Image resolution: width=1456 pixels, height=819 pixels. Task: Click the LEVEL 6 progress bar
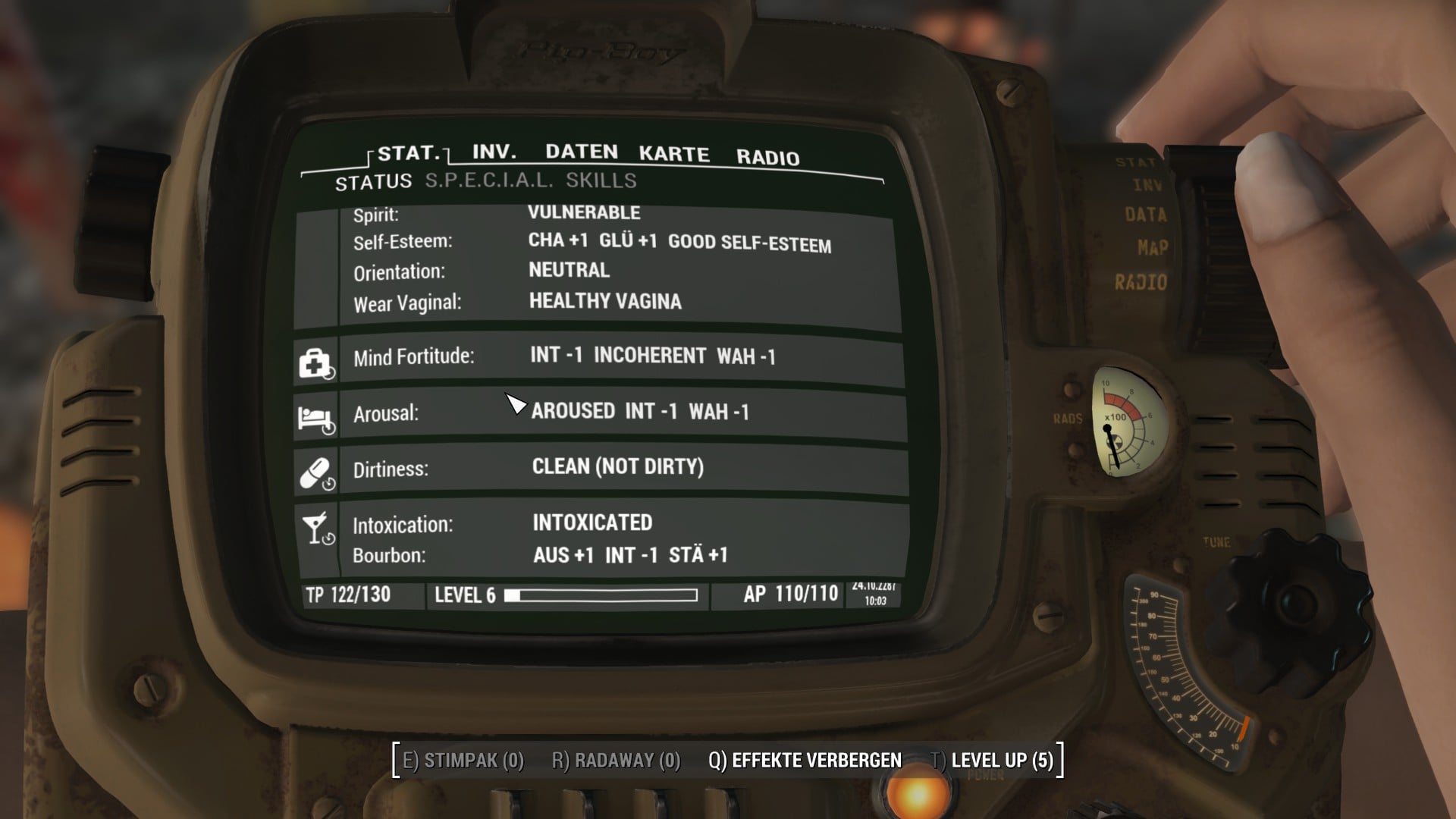(565, 595)
